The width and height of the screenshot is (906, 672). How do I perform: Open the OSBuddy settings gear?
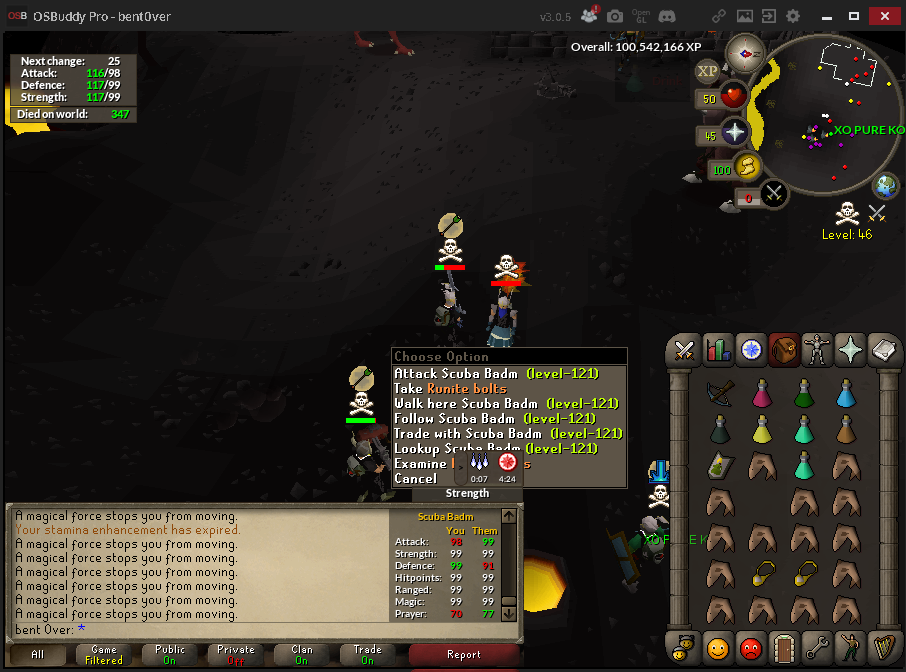(793, 16)
